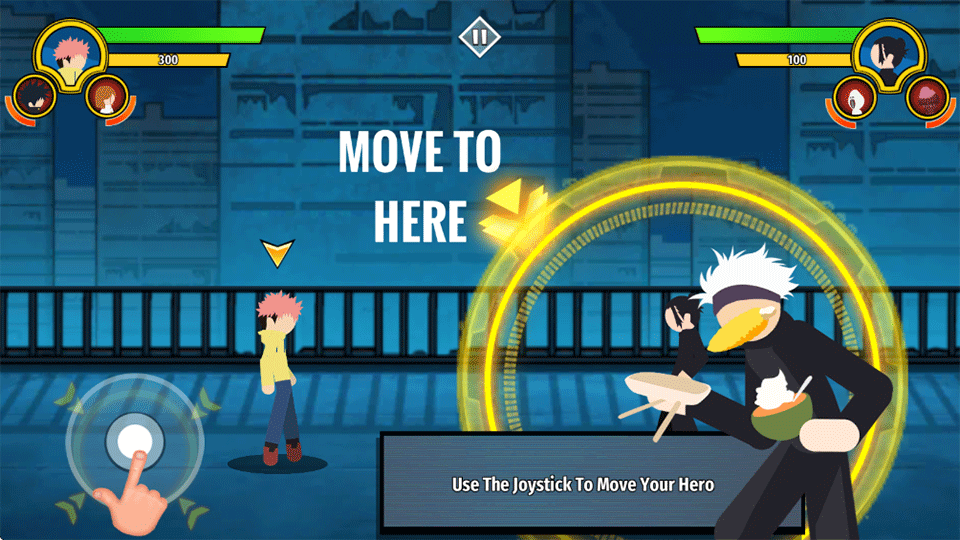Image resolution: width=960 pixels, height=540 pixels.
Task: Select the pink-haired hero portrait
Action: click(x=70, y=57)
